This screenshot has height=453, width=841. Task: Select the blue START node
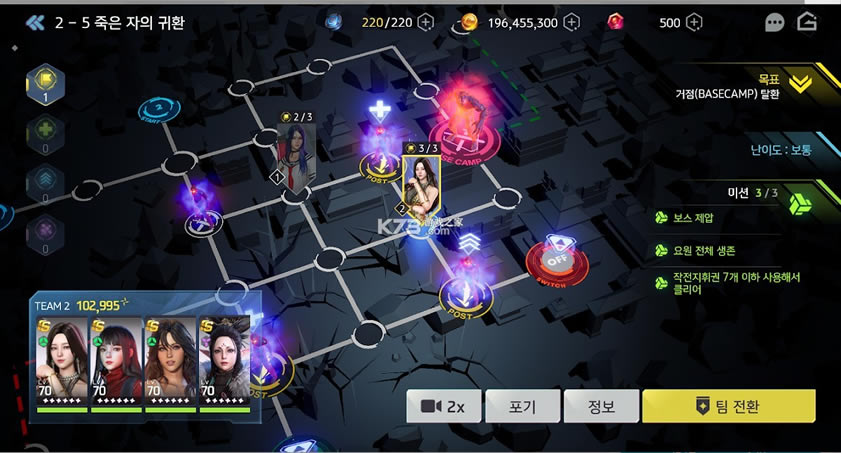click(x=154, y=111)
